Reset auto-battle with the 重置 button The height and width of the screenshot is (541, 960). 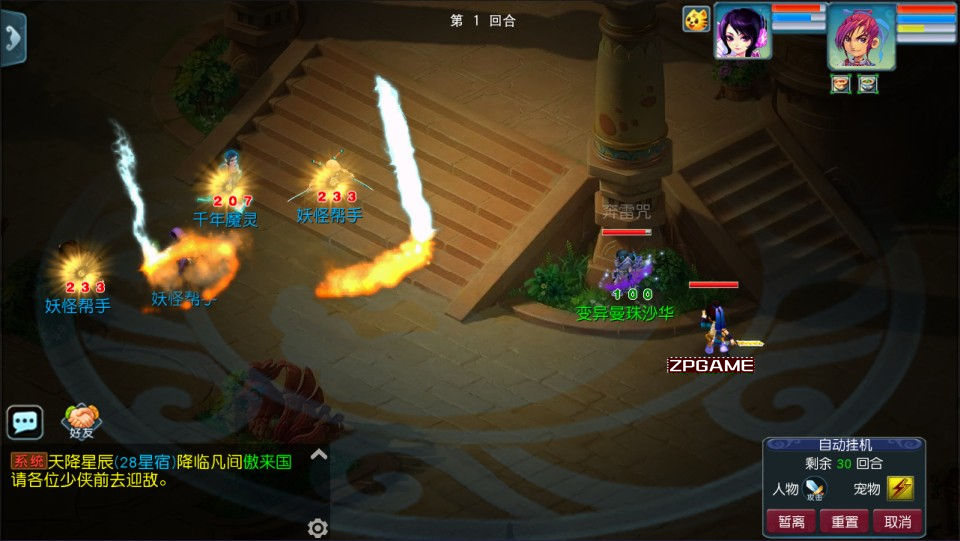click(844, 521)
